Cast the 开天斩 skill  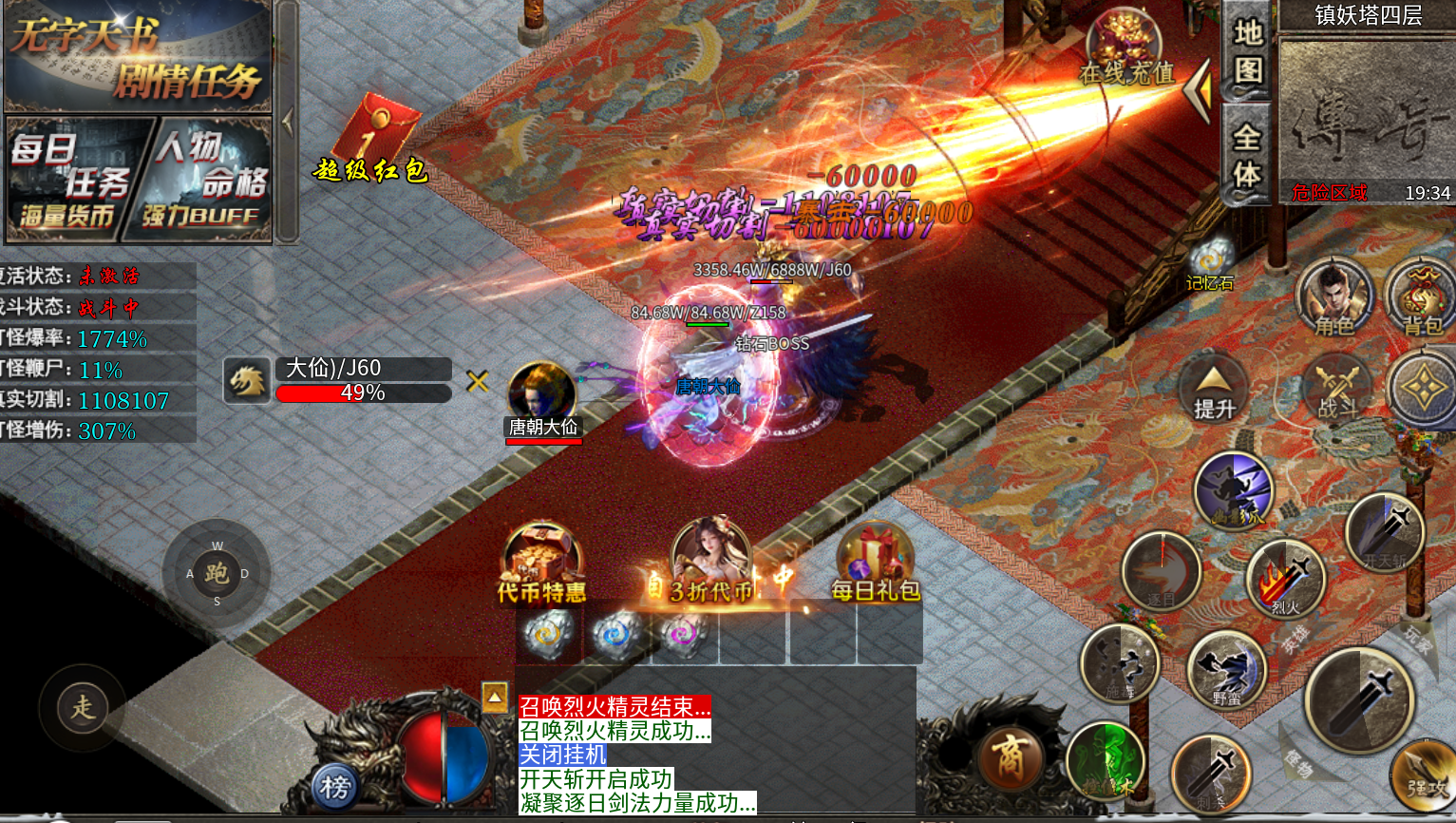point(1385,534)
